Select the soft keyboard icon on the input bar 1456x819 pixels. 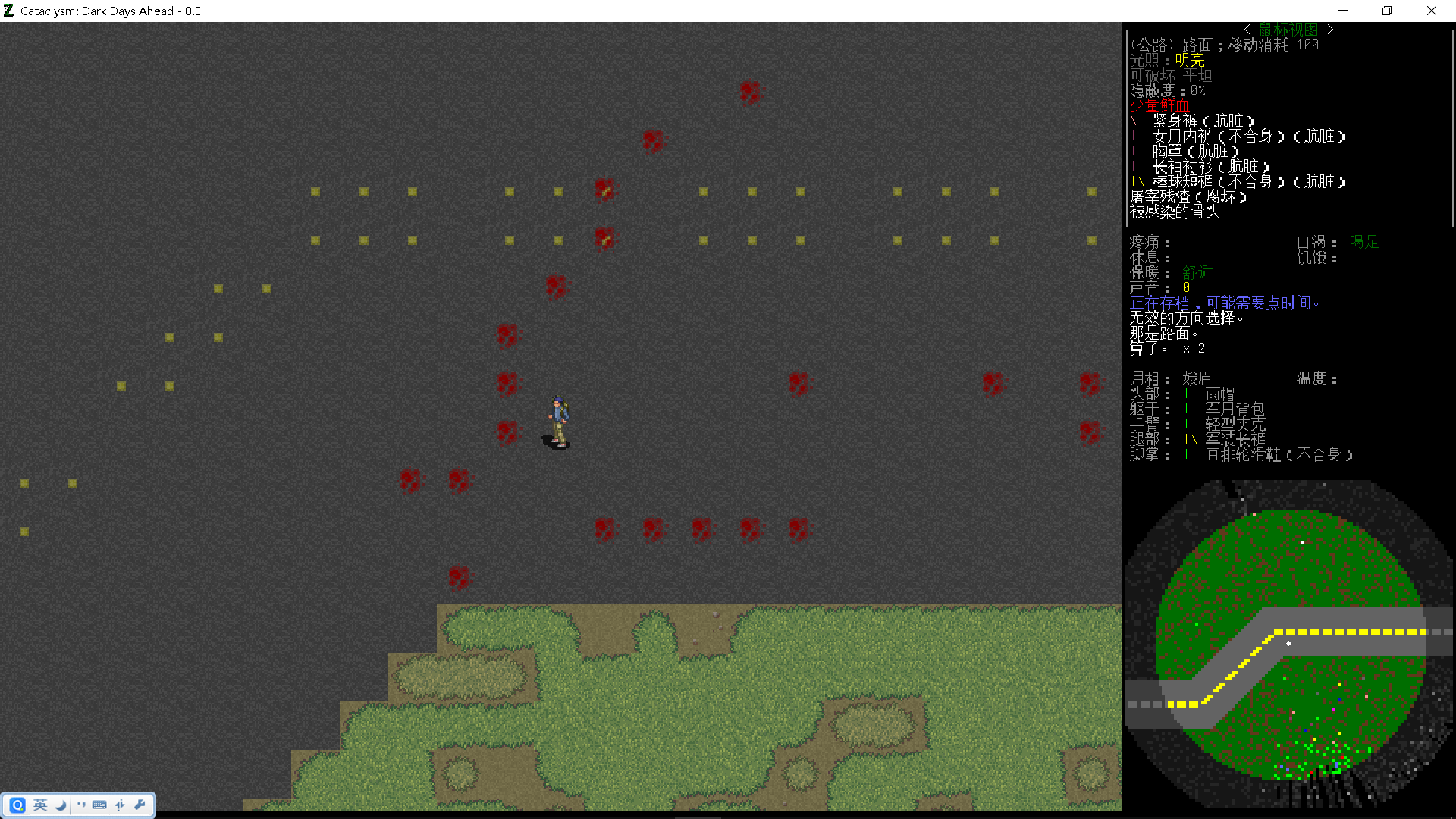click(99, 805)
